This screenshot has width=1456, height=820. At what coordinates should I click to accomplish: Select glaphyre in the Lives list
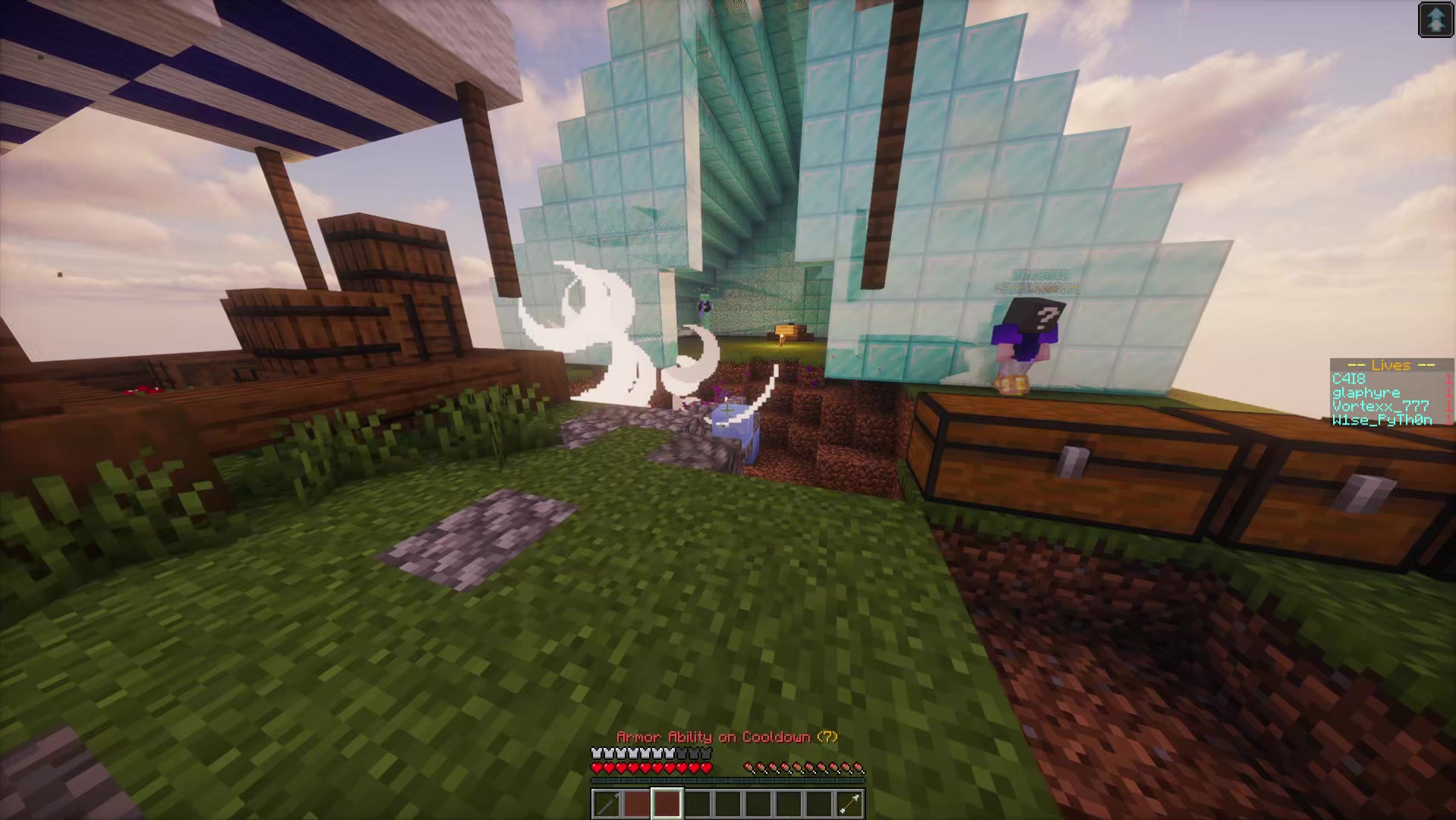click(1366, 393)
